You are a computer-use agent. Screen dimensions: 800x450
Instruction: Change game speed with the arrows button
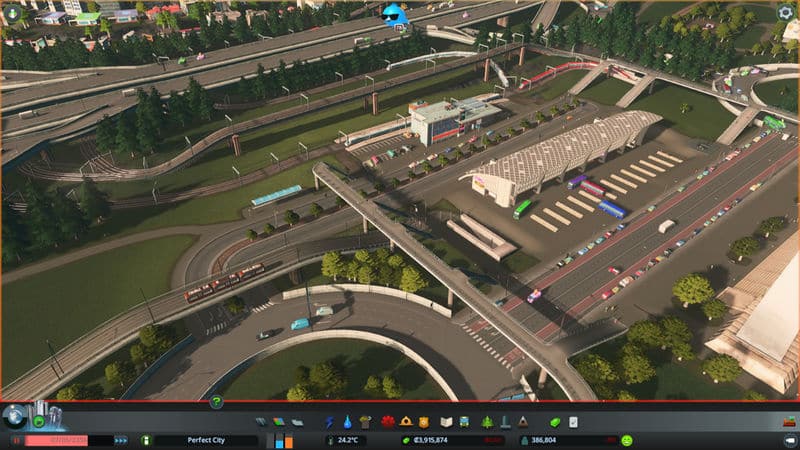pyautogui.click(x=121, y=440)
